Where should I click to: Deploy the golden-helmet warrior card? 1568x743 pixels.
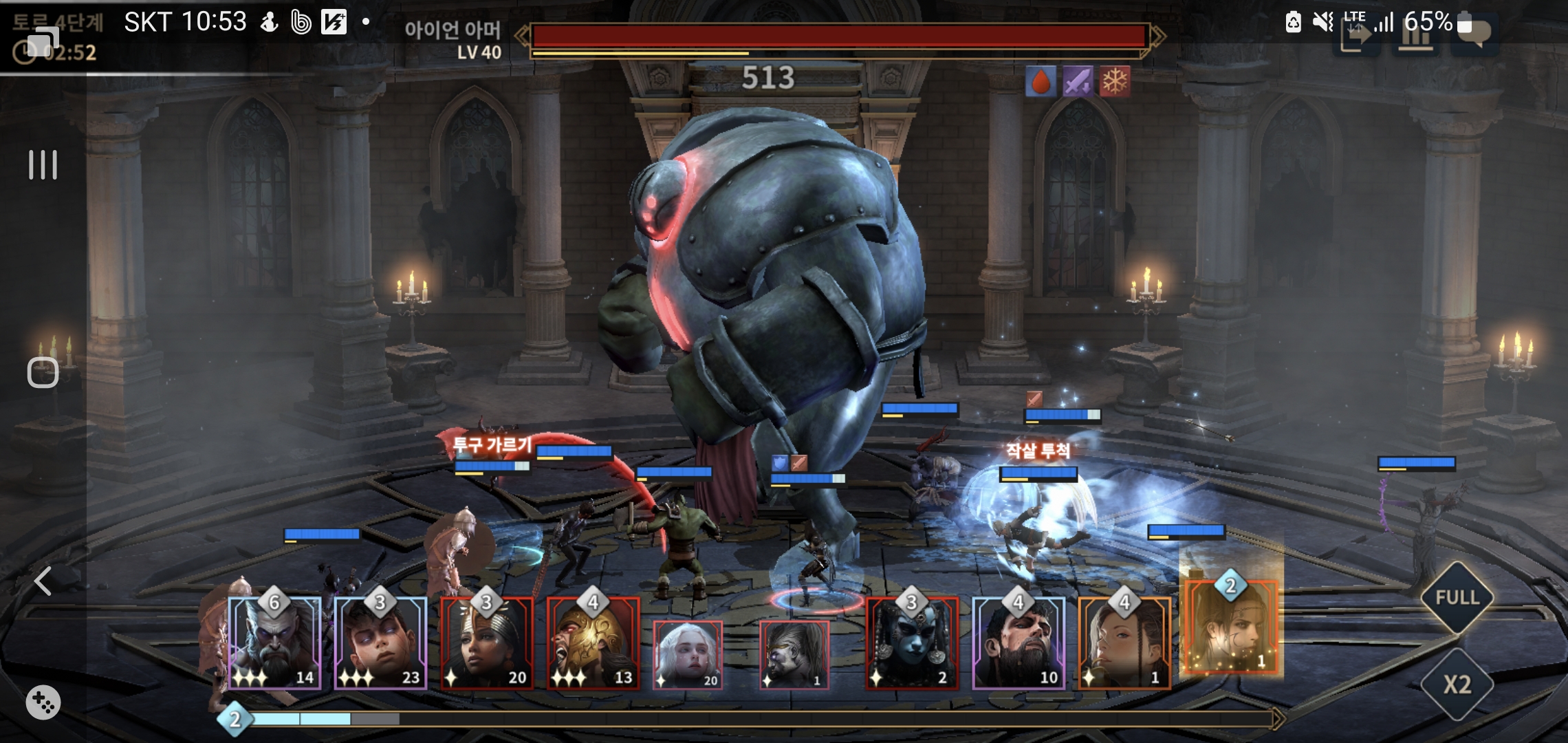coord(593,643)
